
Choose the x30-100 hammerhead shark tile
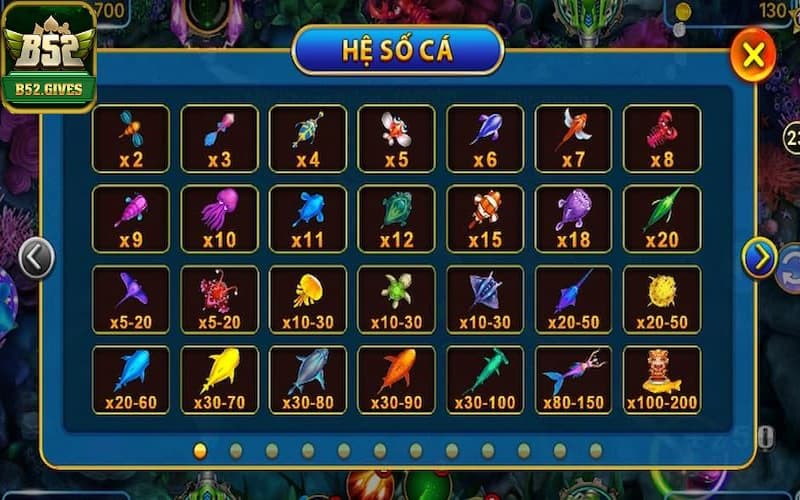(485, 379)
